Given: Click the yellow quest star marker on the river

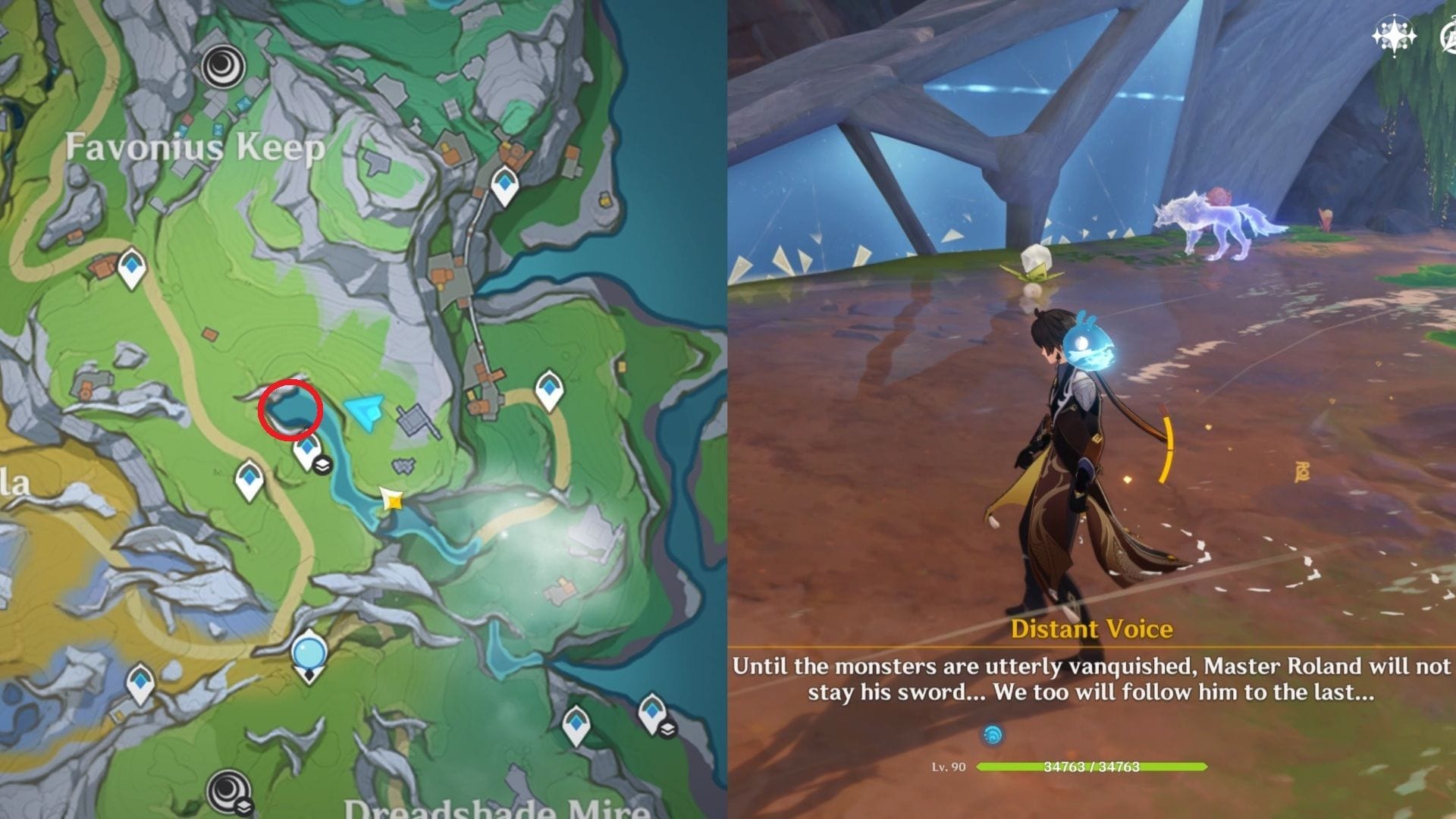Looking at the screenshot, I should (x=392, y=500).
